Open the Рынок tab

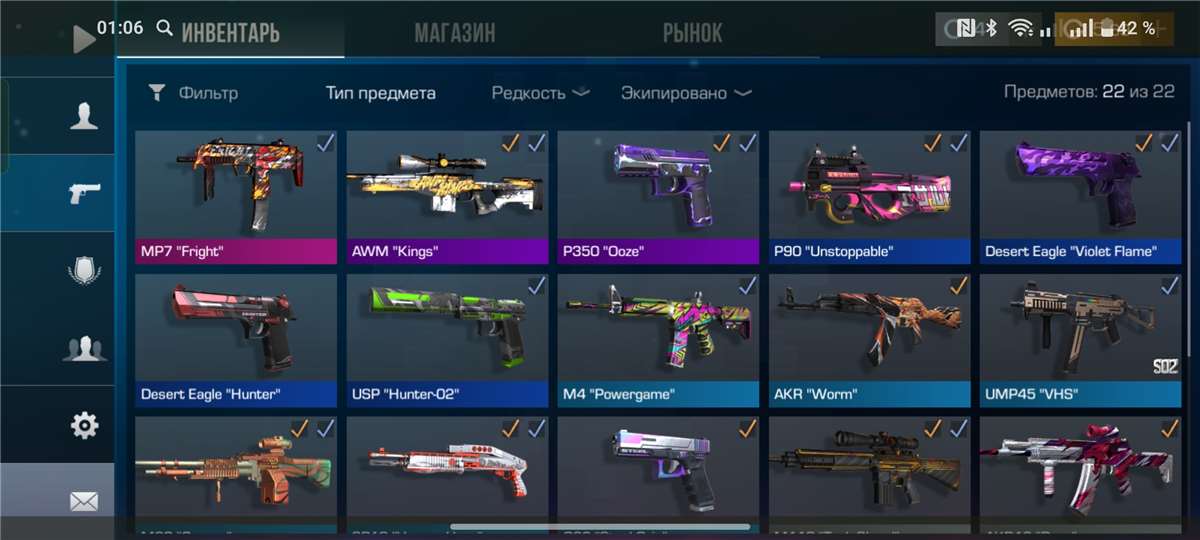tap(692, 33)
